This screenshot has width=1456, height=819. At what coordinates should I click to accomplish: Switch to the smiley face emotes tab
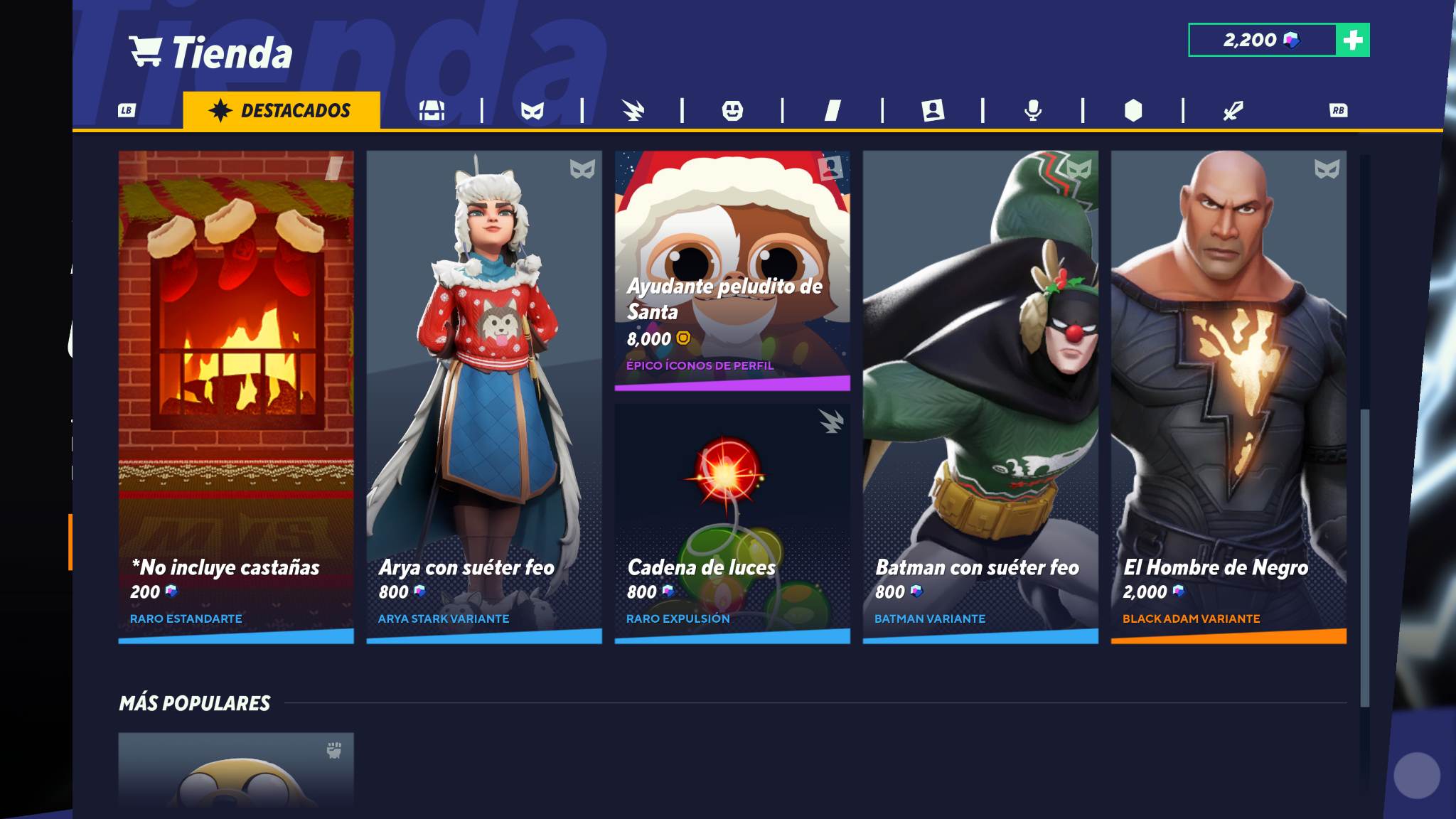pyautogui.click(x=732, y=110)
